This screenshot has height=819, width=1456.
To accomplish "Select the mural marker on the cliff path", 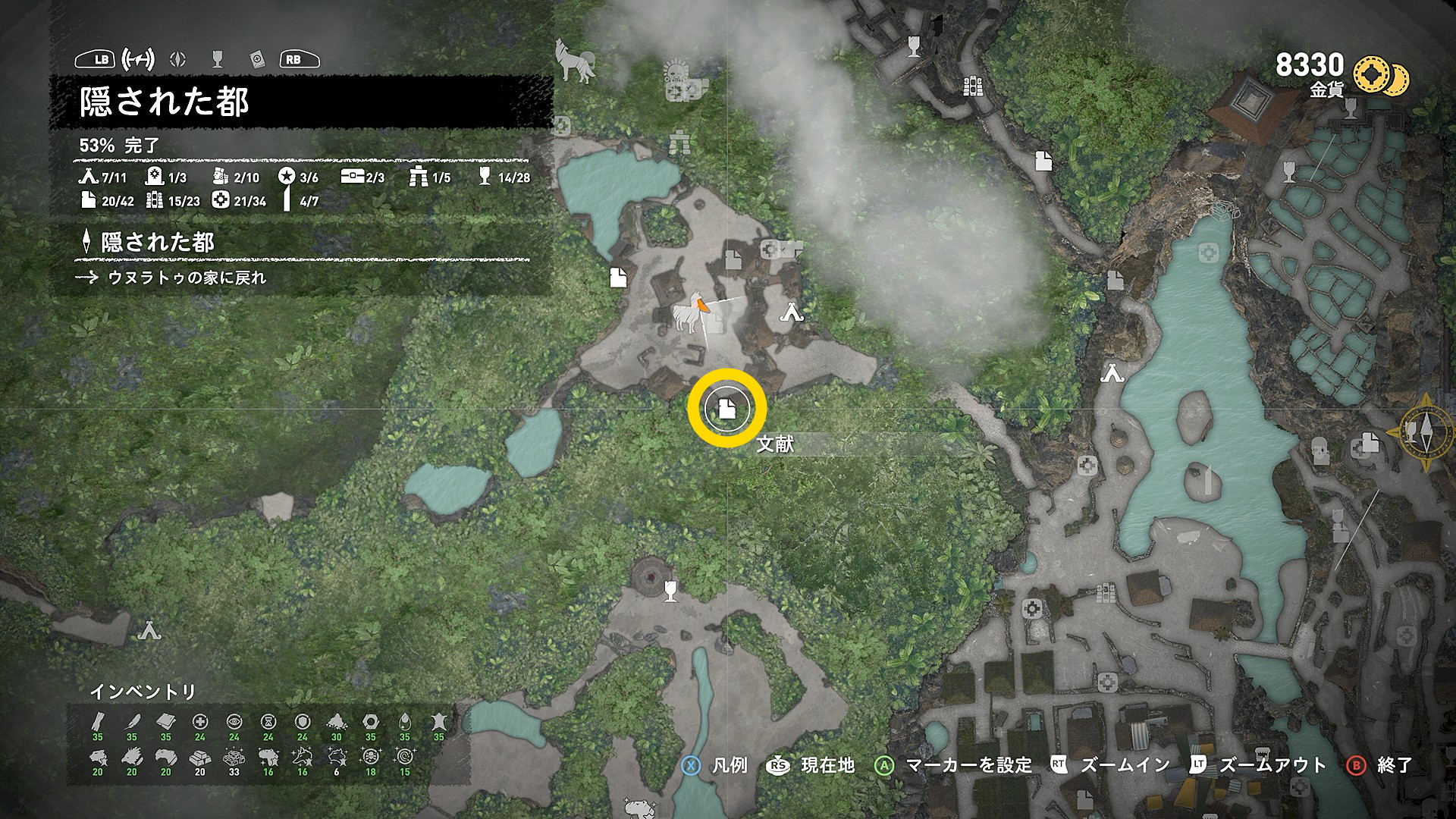I will (x=972, y=86).
